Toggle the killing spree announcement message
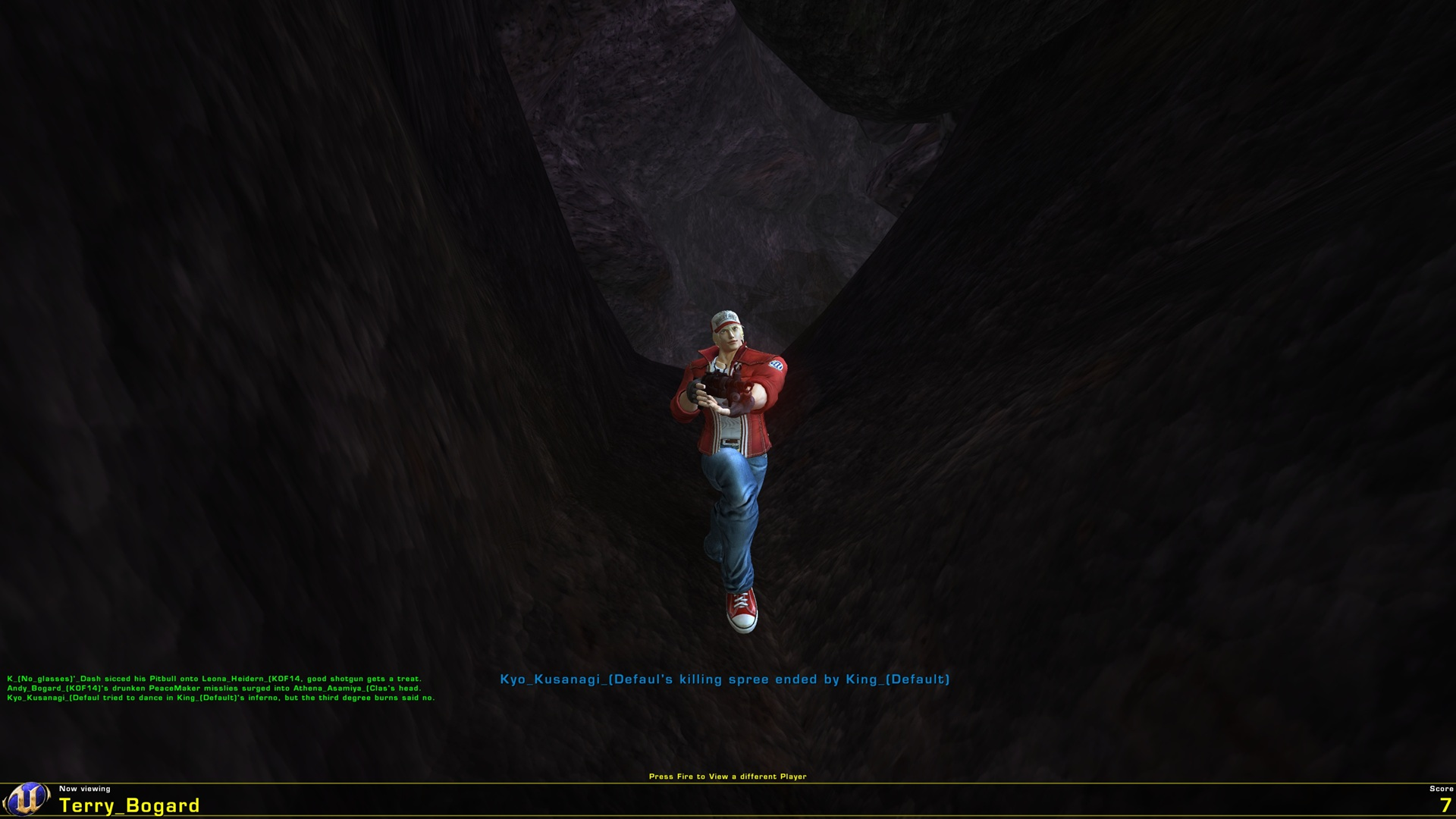Image resolution: width=1456 pixels, height=819 pixels. coord(726,680)
